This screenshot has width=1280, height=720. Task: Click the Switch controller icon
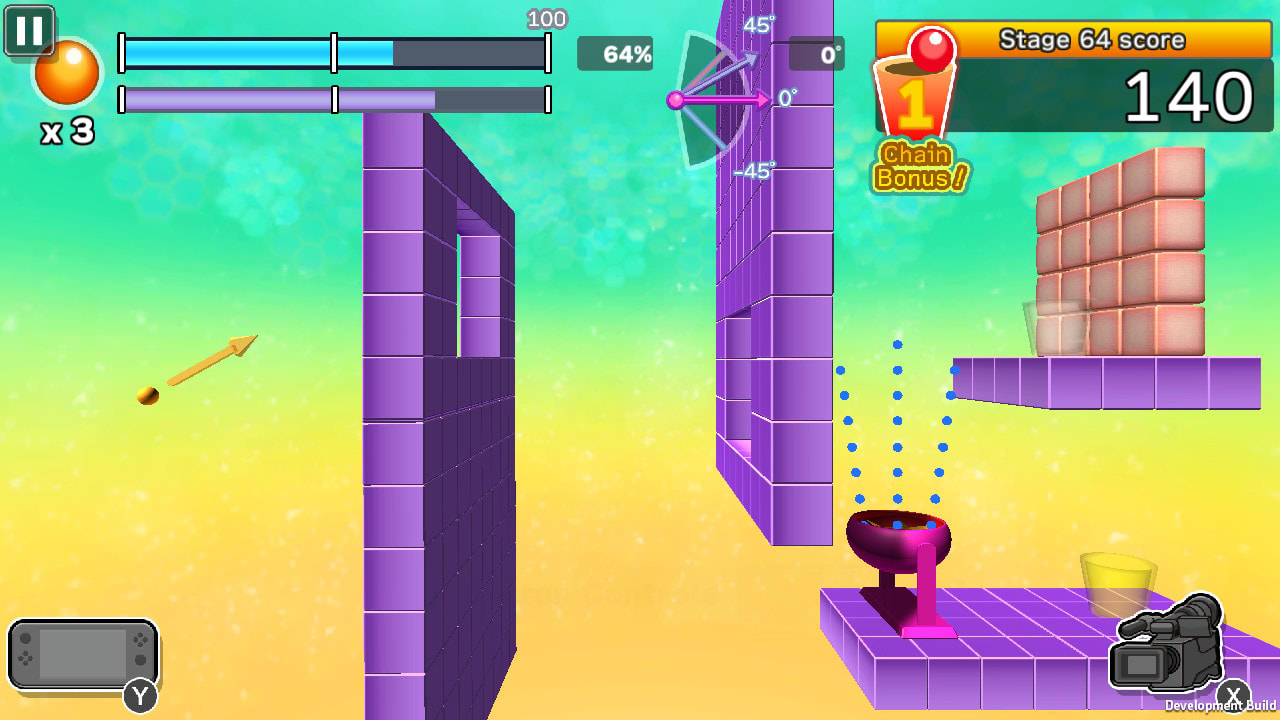pyautogui.click(x=84, y=655)
